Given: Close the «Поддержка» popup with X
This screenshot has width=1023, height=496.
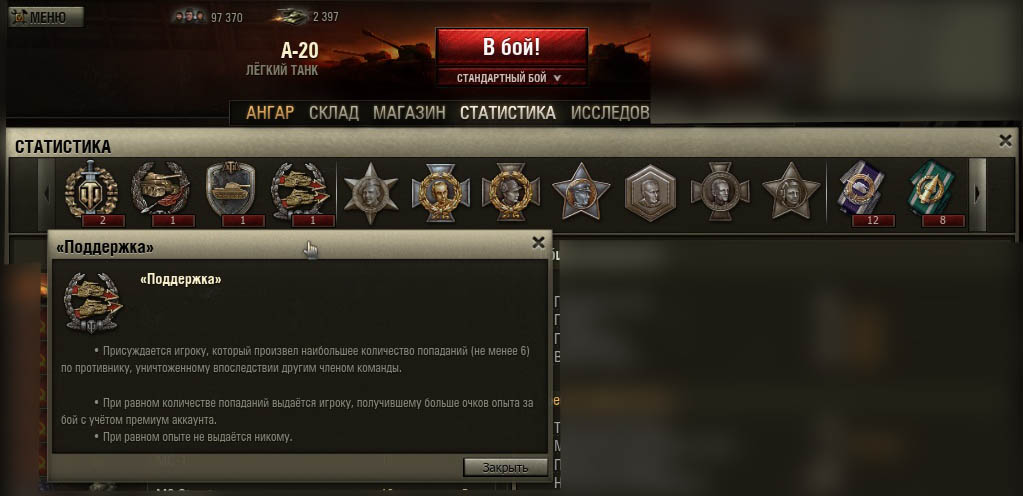Looking at the screenshot, I should coord(538,242).
